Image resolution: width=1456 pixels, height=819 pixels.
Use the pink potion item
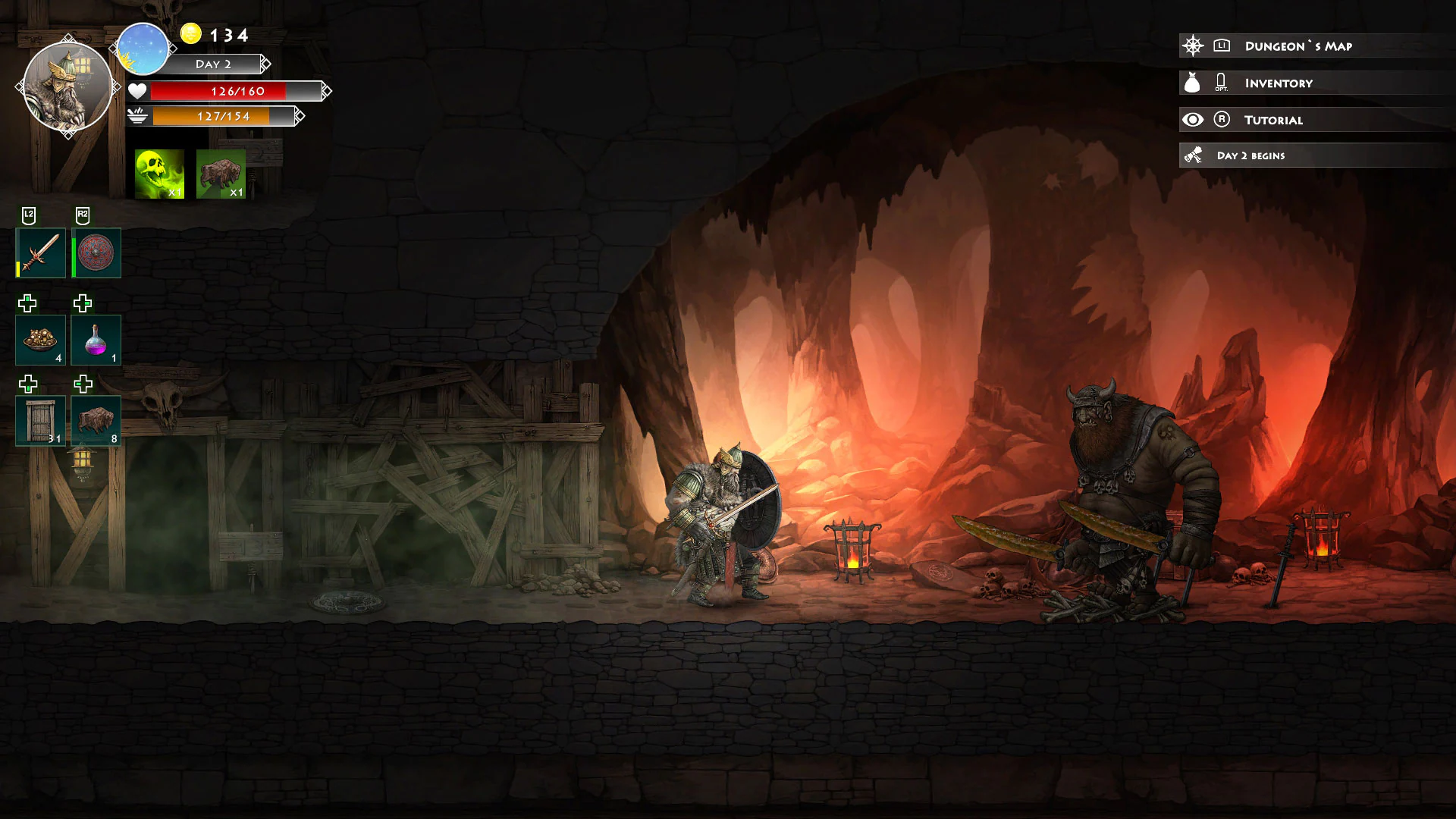pos(96,340)
